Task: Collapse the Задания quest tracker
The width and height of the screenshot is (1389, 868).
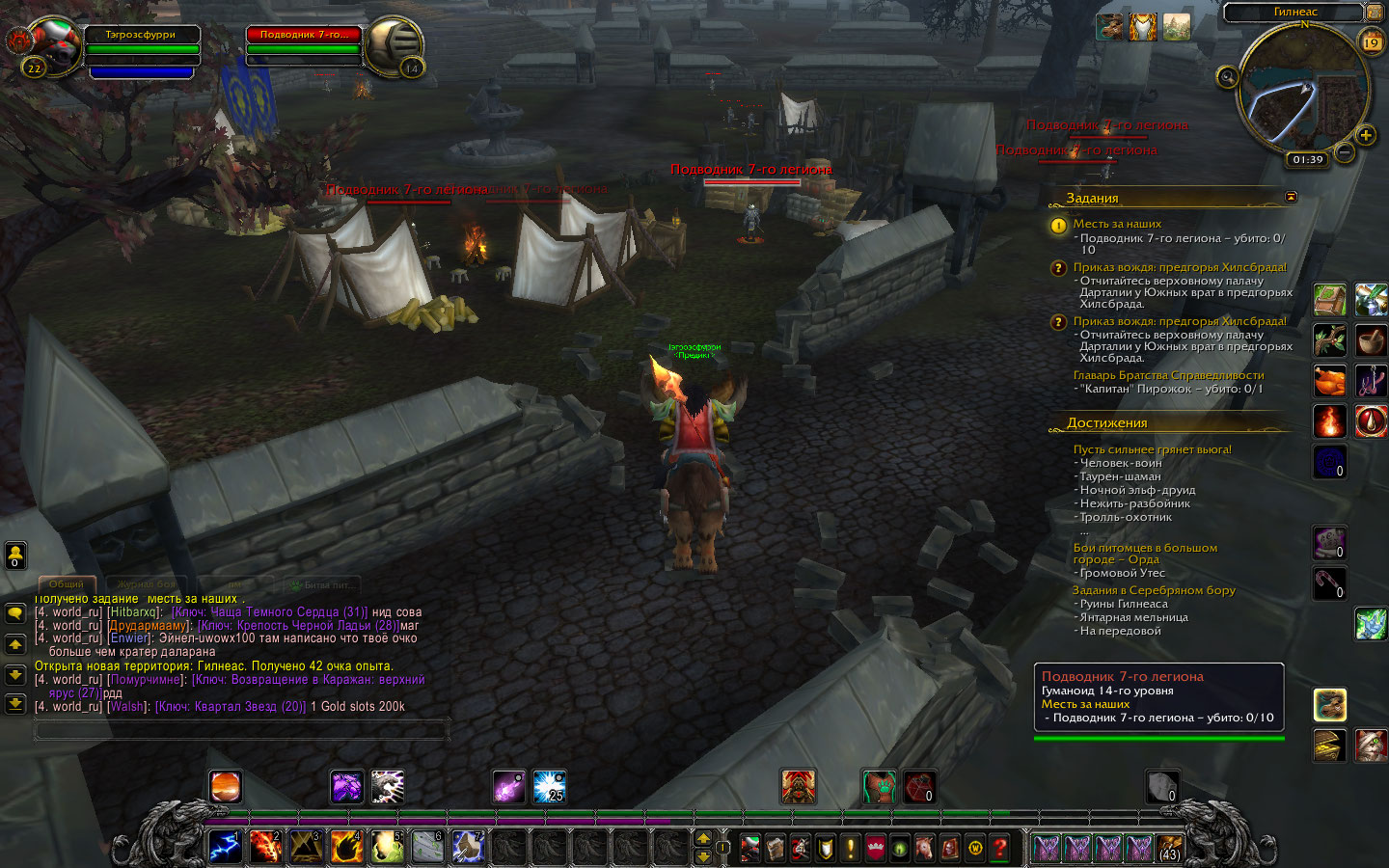Action: [x=1291, y=197]
